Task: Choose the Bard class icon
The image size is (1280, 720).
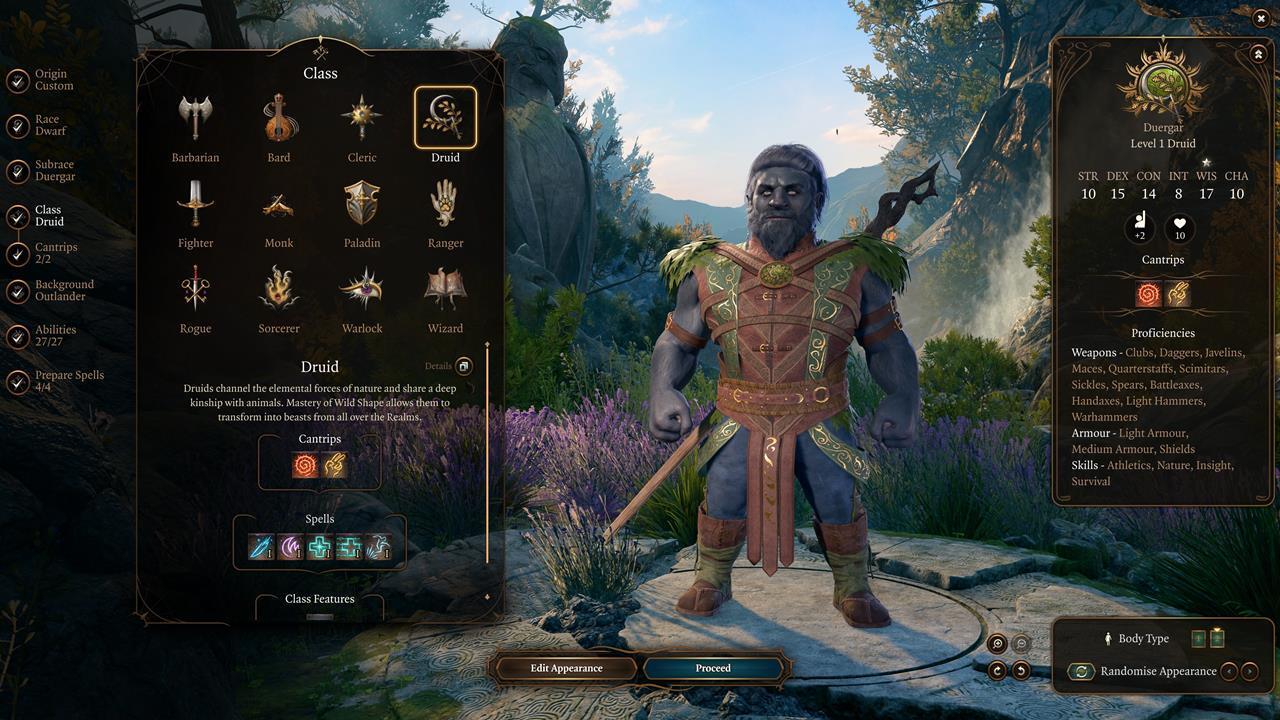Action: coord(279,119)
